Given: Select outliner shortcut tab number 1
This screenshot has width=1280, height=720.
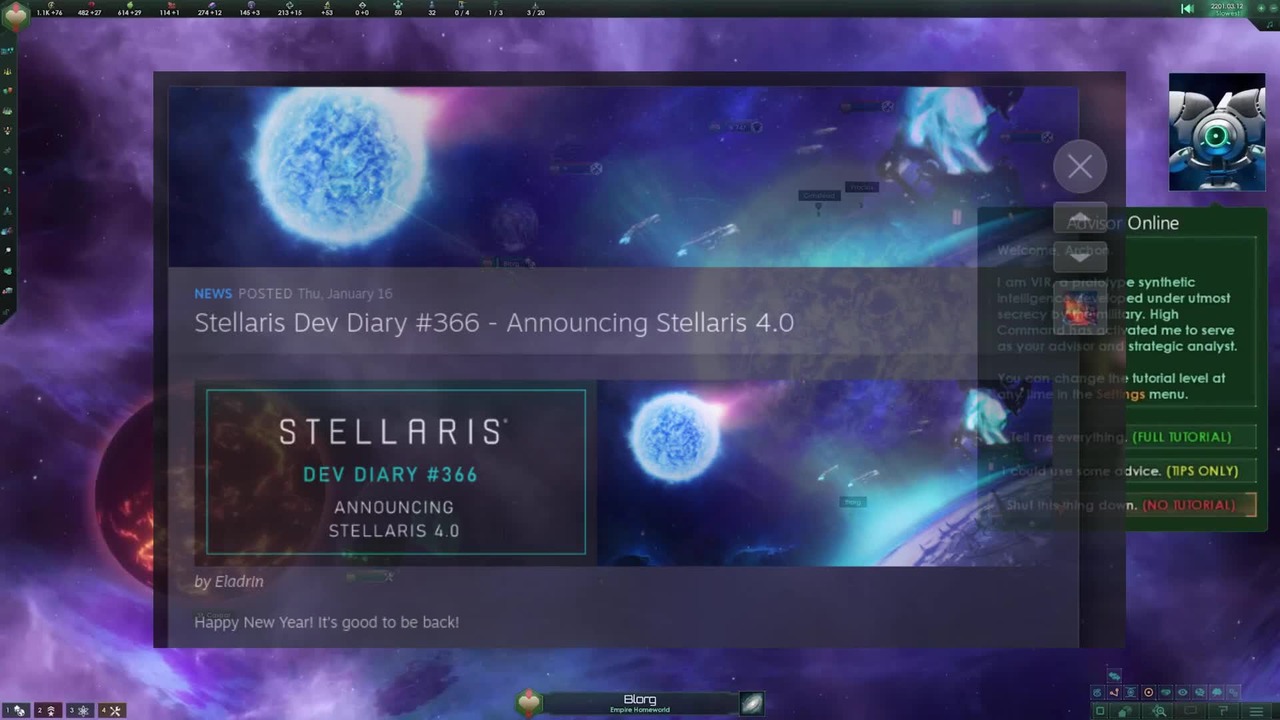Looking at the screenshot, I should click(x=16, y=710).
